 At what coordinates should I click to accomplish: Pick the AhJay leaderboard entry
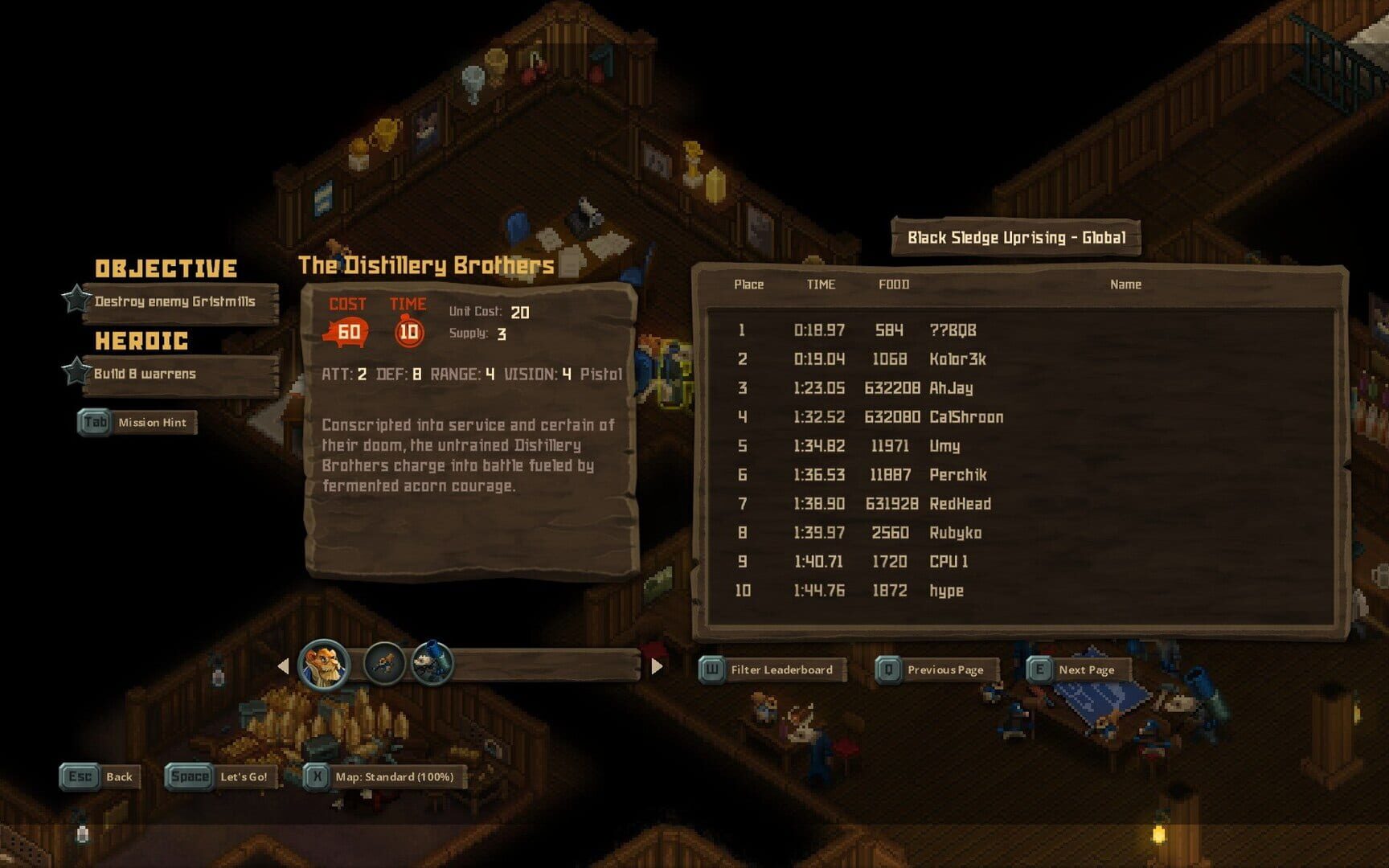[950, 388]
